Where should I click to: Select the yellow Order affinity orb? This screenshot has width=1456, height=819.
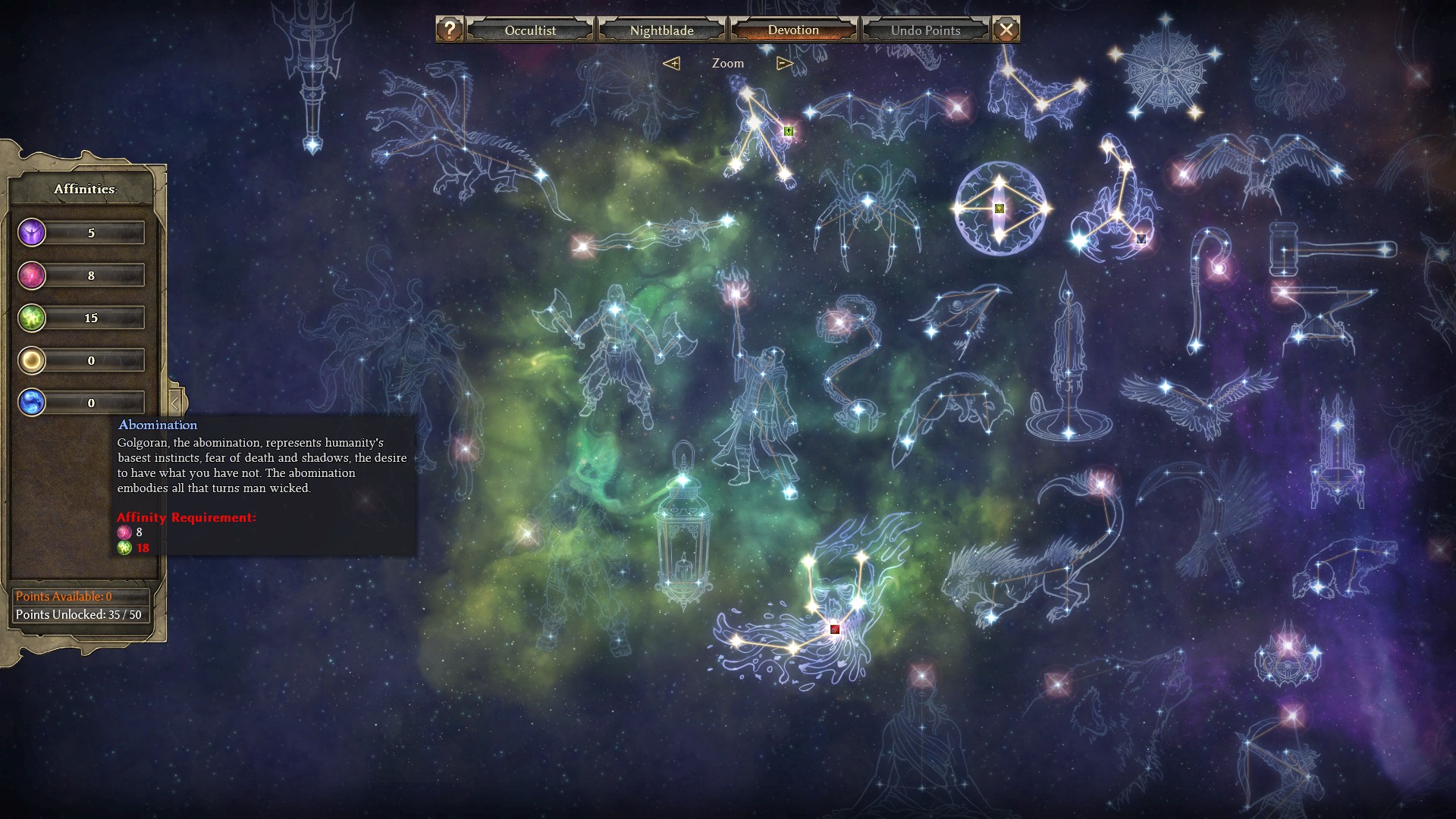click(32, 360)
